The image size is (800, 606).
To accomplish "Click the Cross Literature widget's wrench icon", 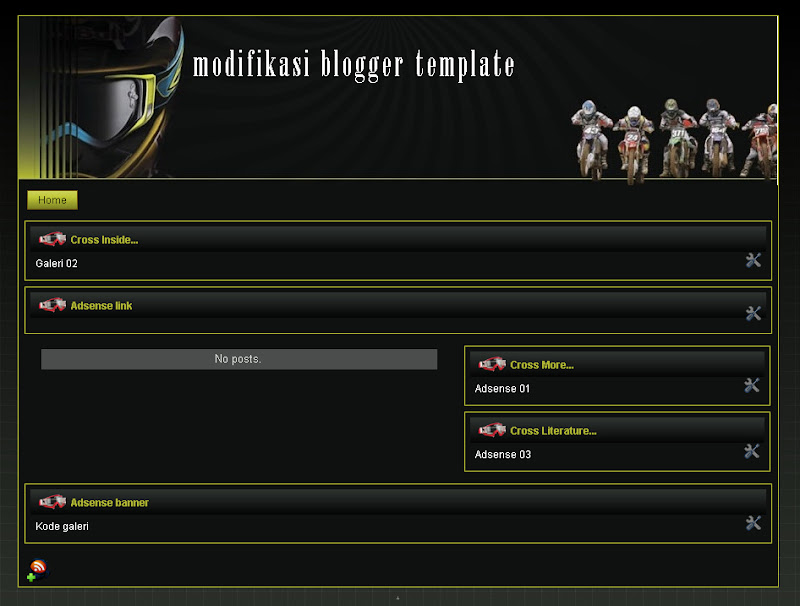I will pos(752,452).
